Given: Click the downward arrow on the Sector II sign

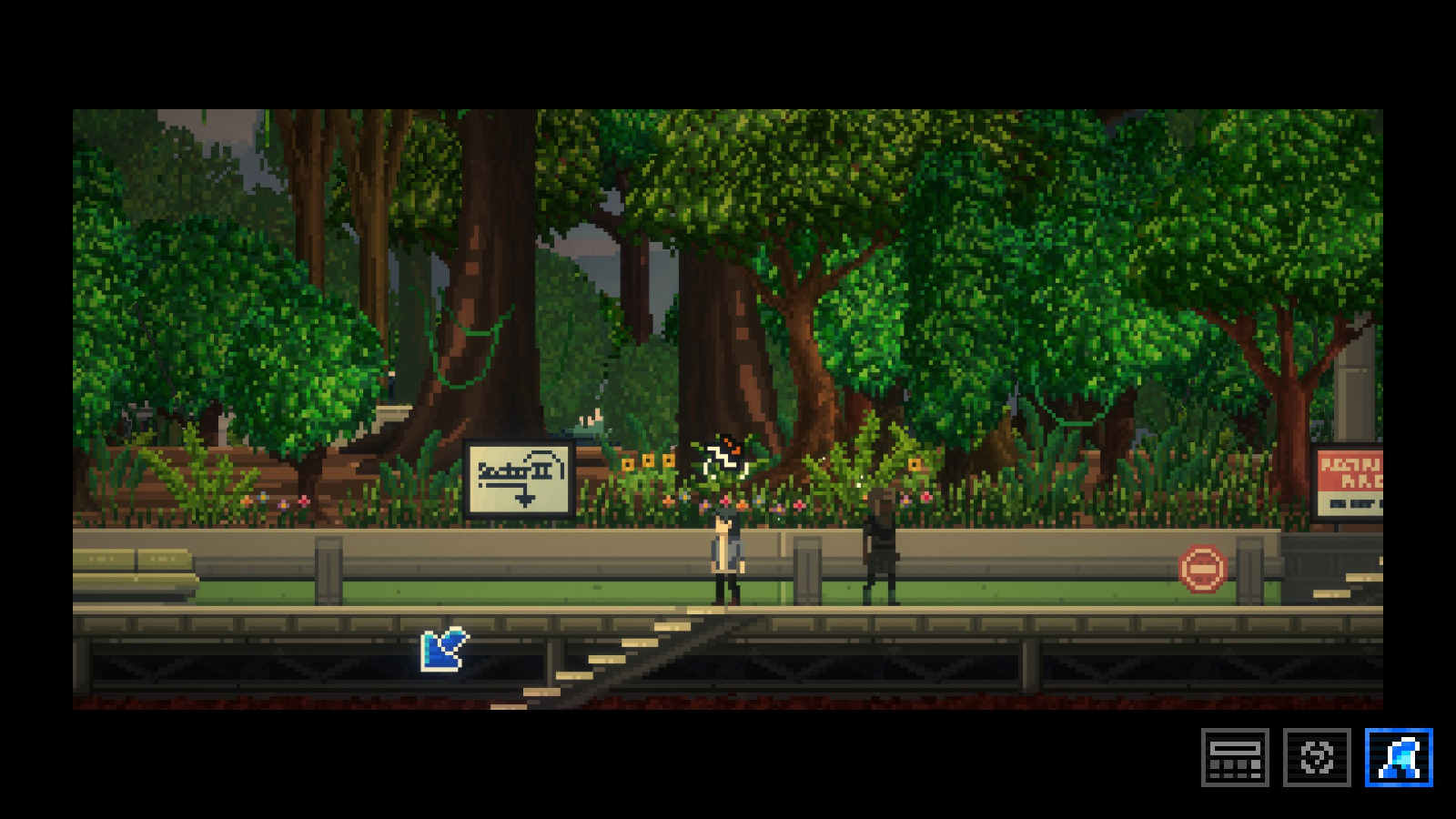Looking at the screenshot, I should click(526, 499).
